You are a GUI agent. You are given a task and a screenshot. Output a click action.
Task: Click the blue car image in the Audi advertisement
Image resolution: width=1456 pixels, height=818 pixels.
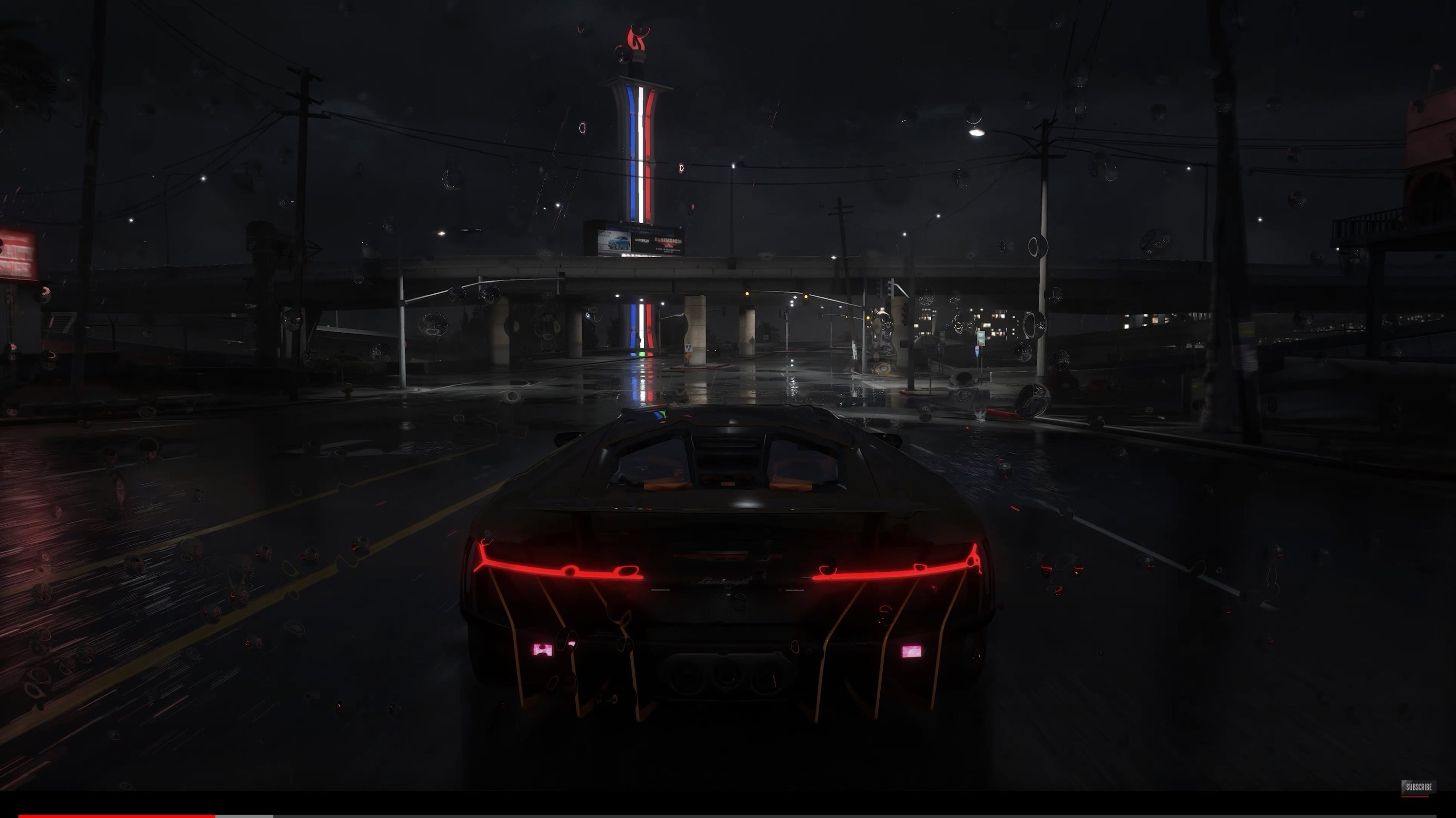tap(619, 243)
